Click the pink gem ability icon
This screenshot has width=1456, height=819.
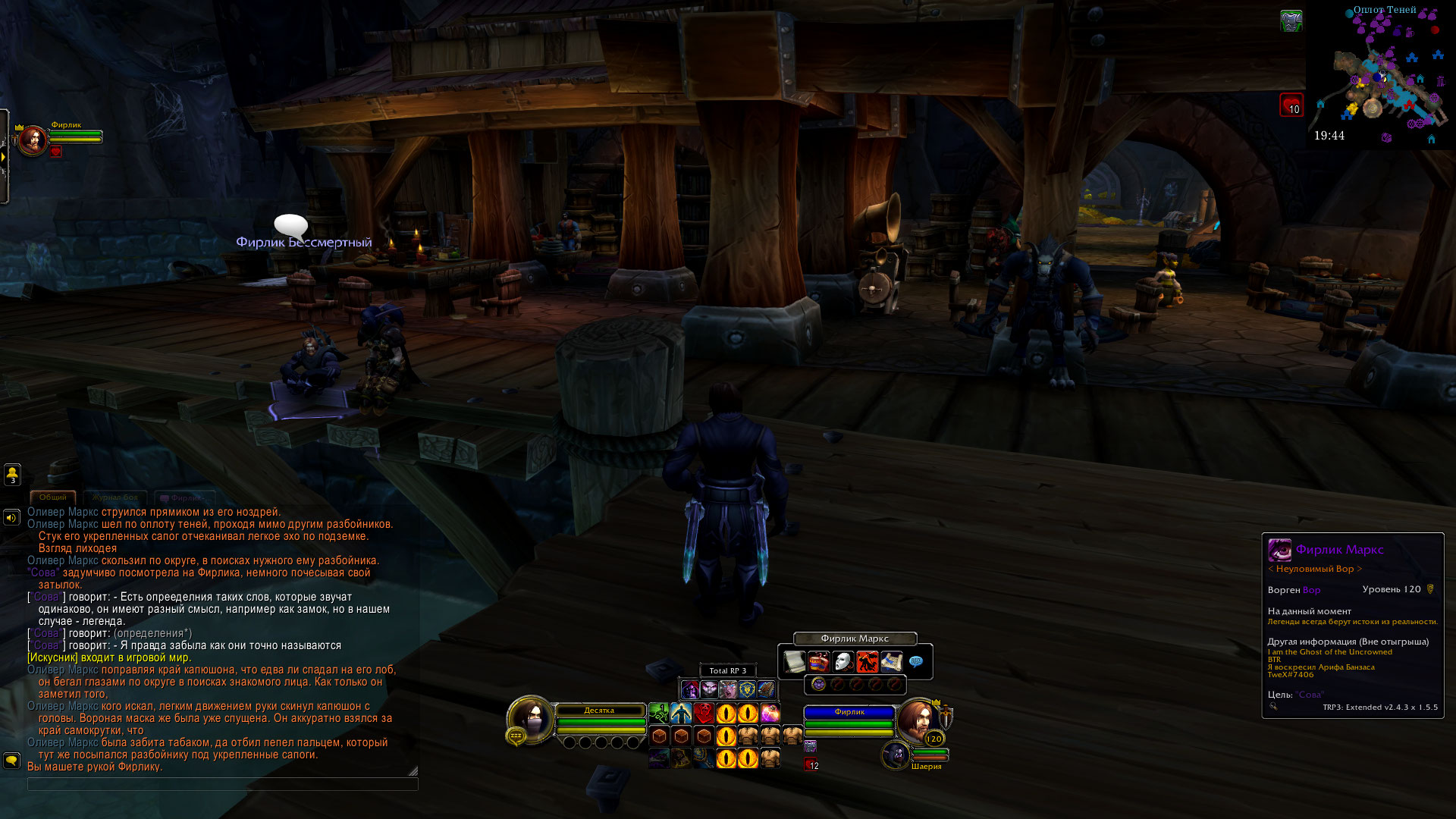pyautogui.click(x=770, y=714)
